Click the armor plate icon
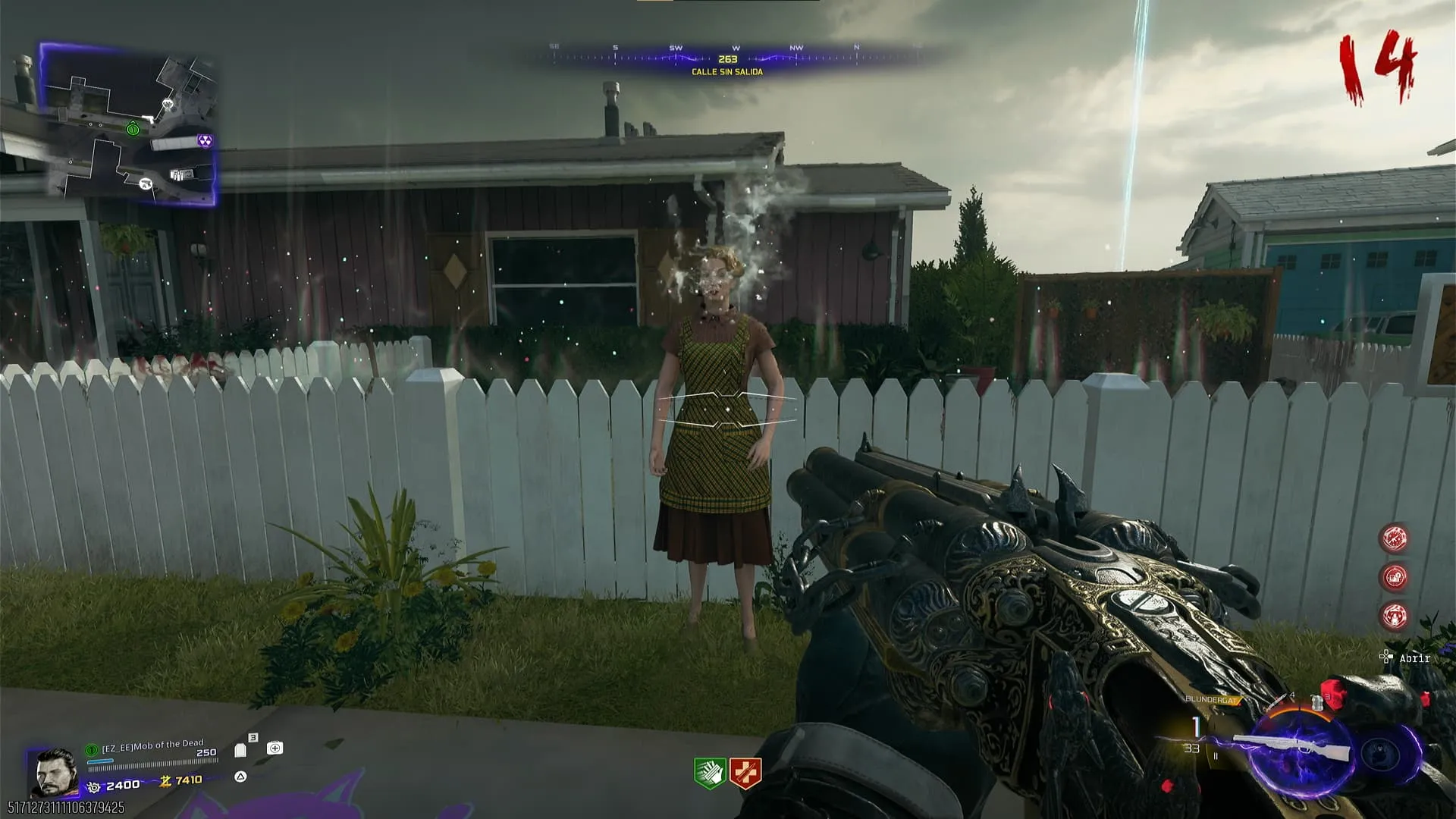This screenshot has width=1456, height=819. tap(241, 750)
